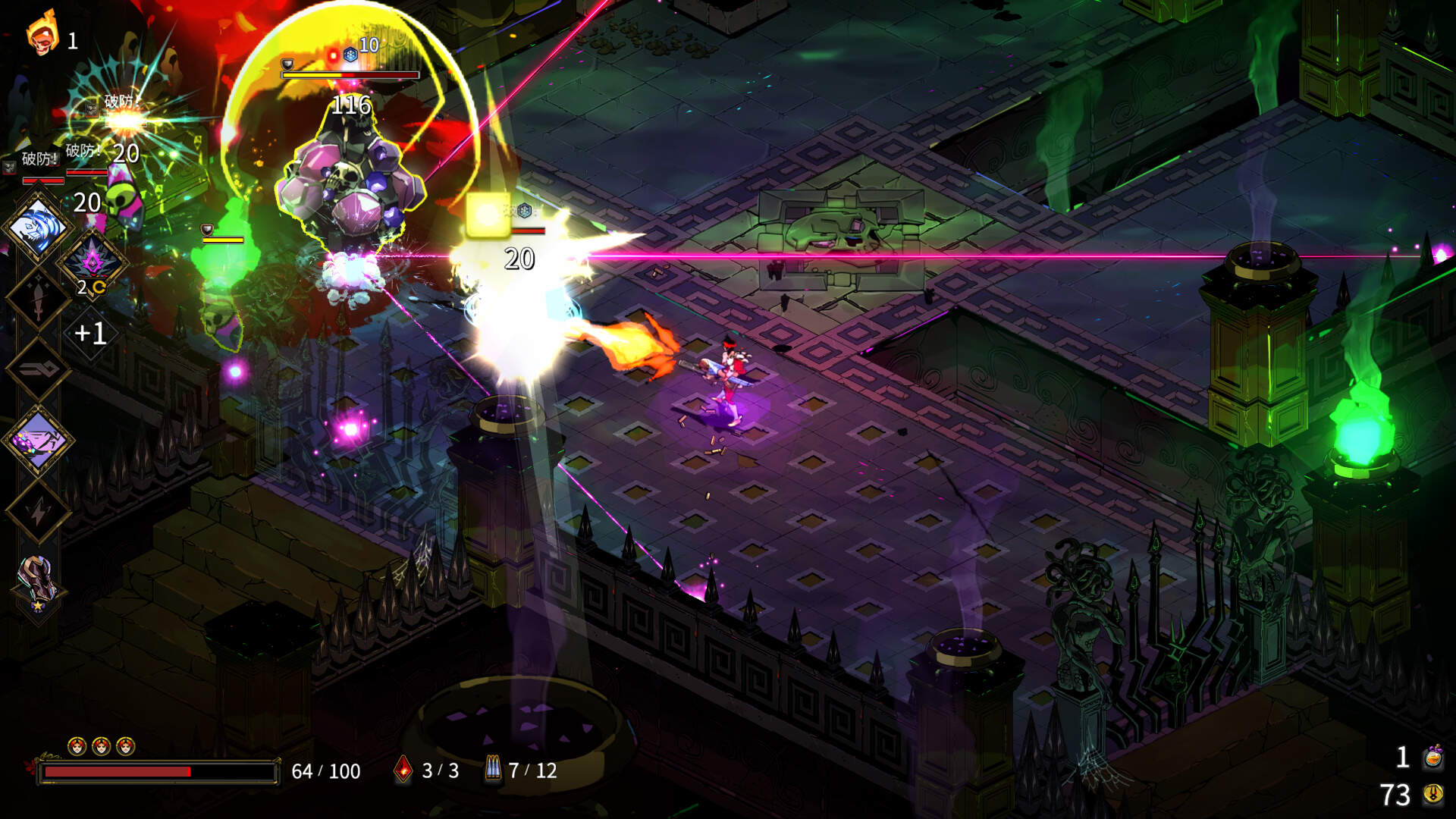Screen dimensions: 1456x819
Task: Click the red bloodstone cast icon
Action: (x=403, y=770)
